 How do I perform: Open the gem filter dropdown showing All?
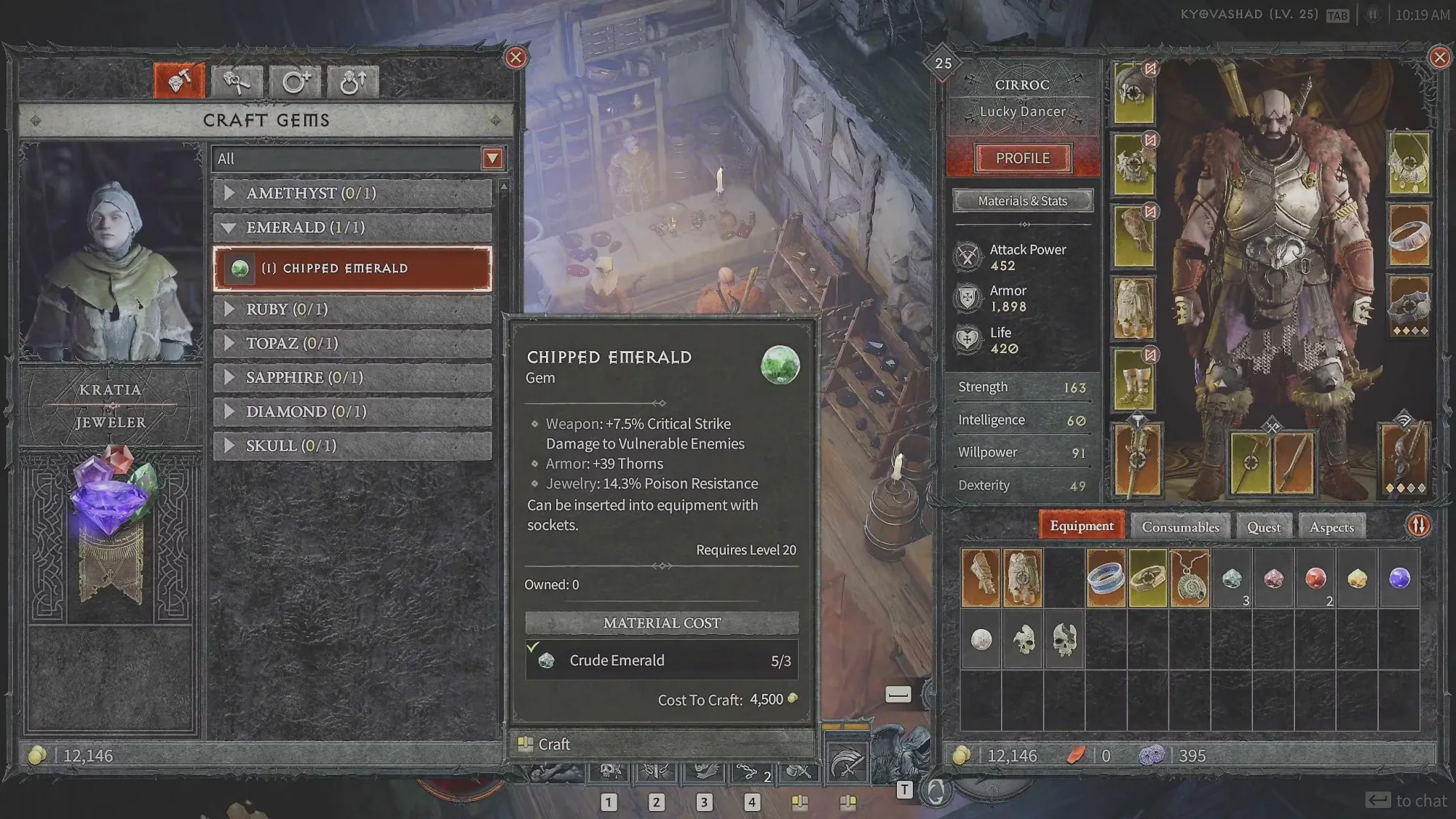(x=492, y=159)
